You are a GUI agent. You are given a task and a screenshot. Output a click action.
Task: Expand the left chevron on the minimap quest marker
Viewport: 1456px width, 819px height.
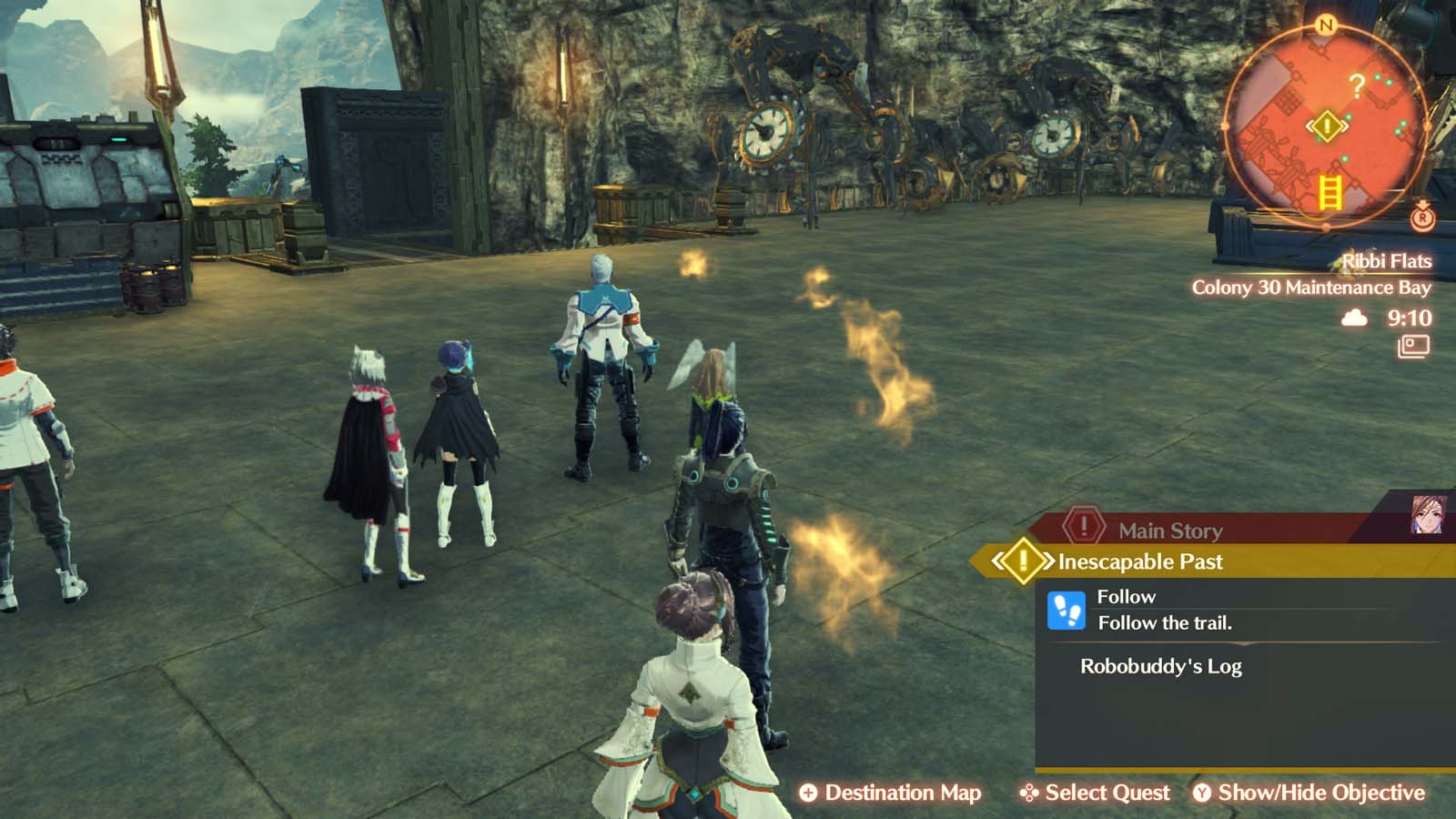(1309, 126)
